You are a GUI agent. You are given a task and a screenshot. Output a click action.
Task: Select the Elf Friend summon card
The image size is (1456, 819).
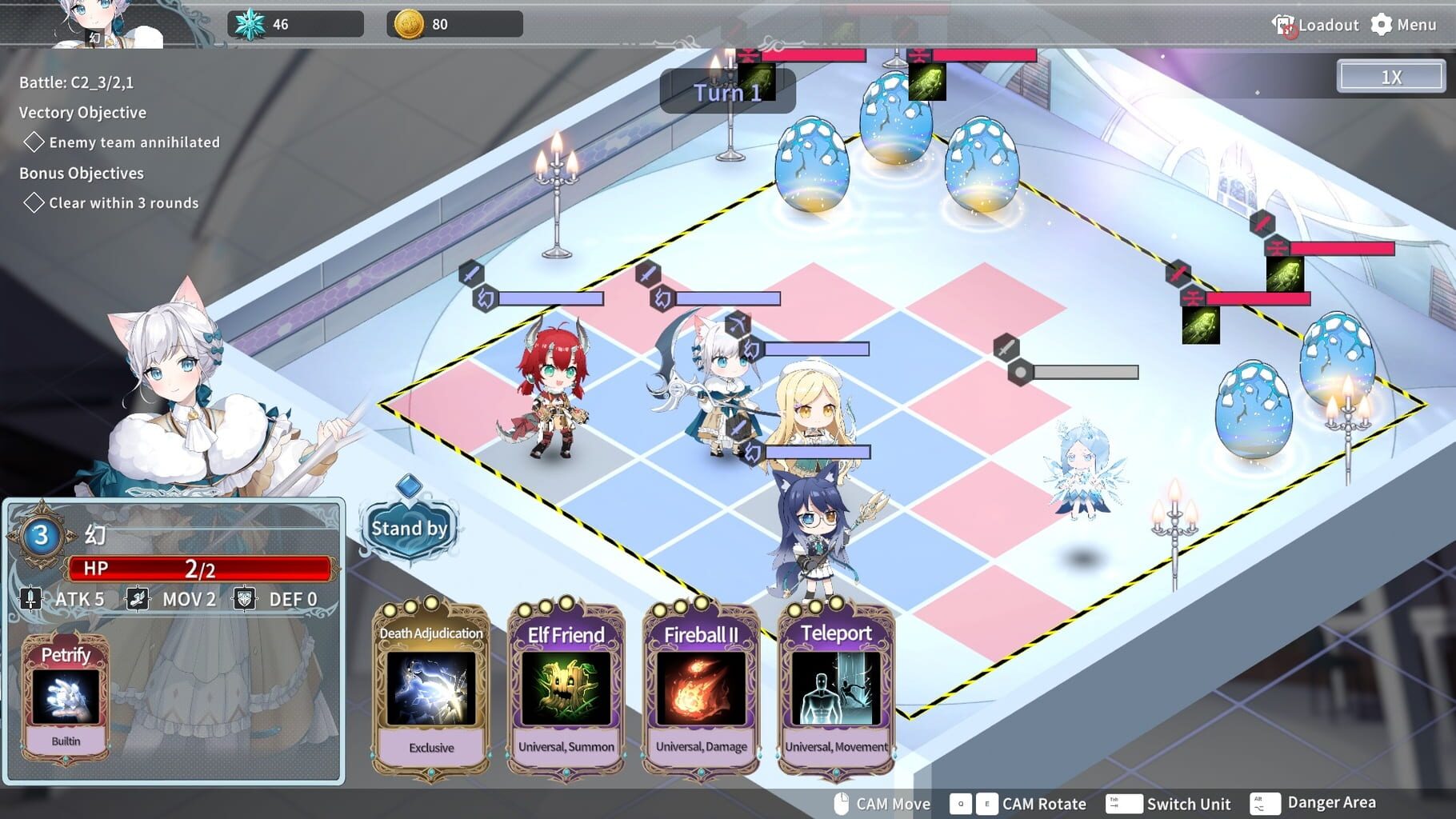[x=566, y=688]
